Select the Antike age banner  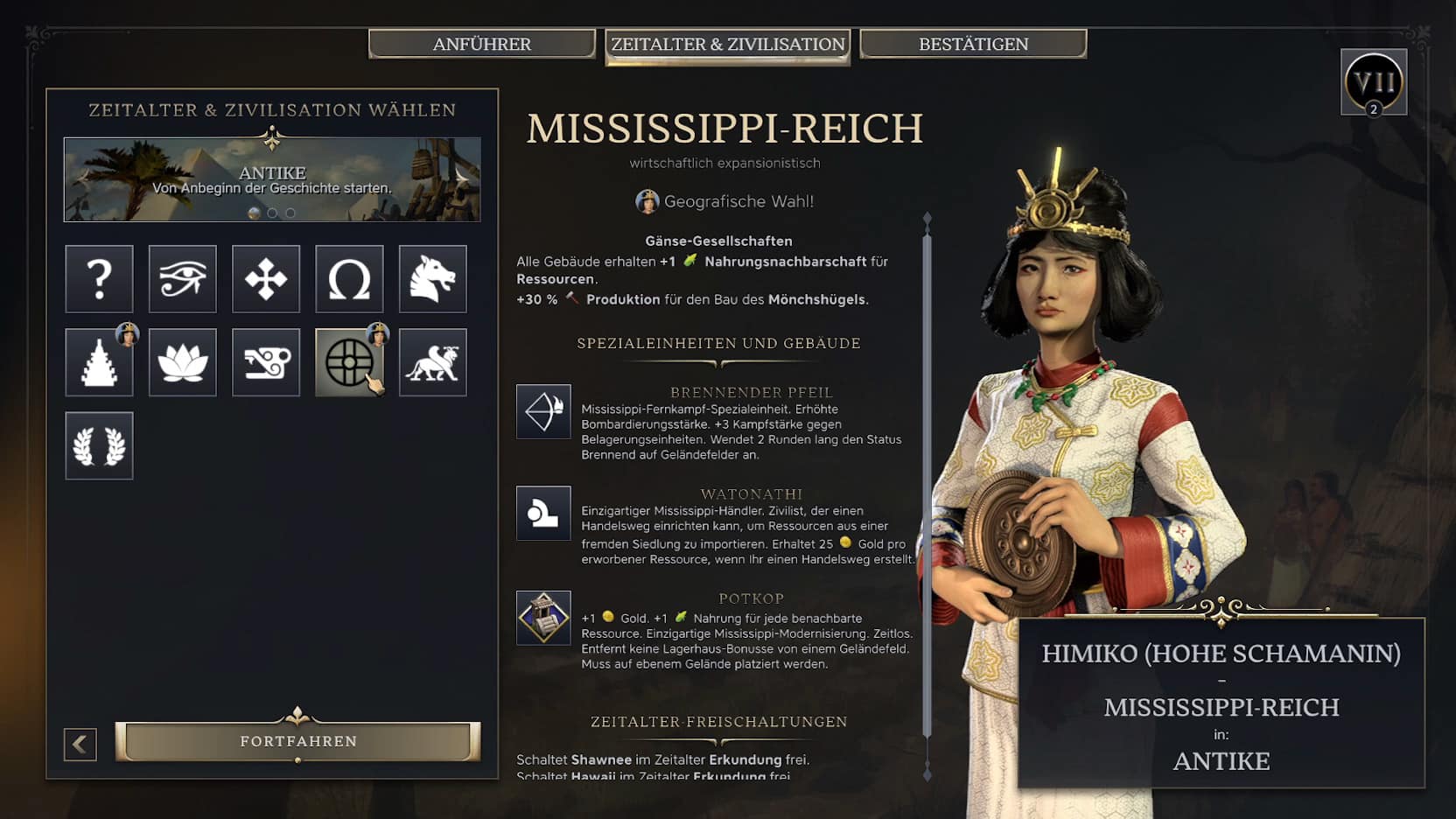coord(272,179)
